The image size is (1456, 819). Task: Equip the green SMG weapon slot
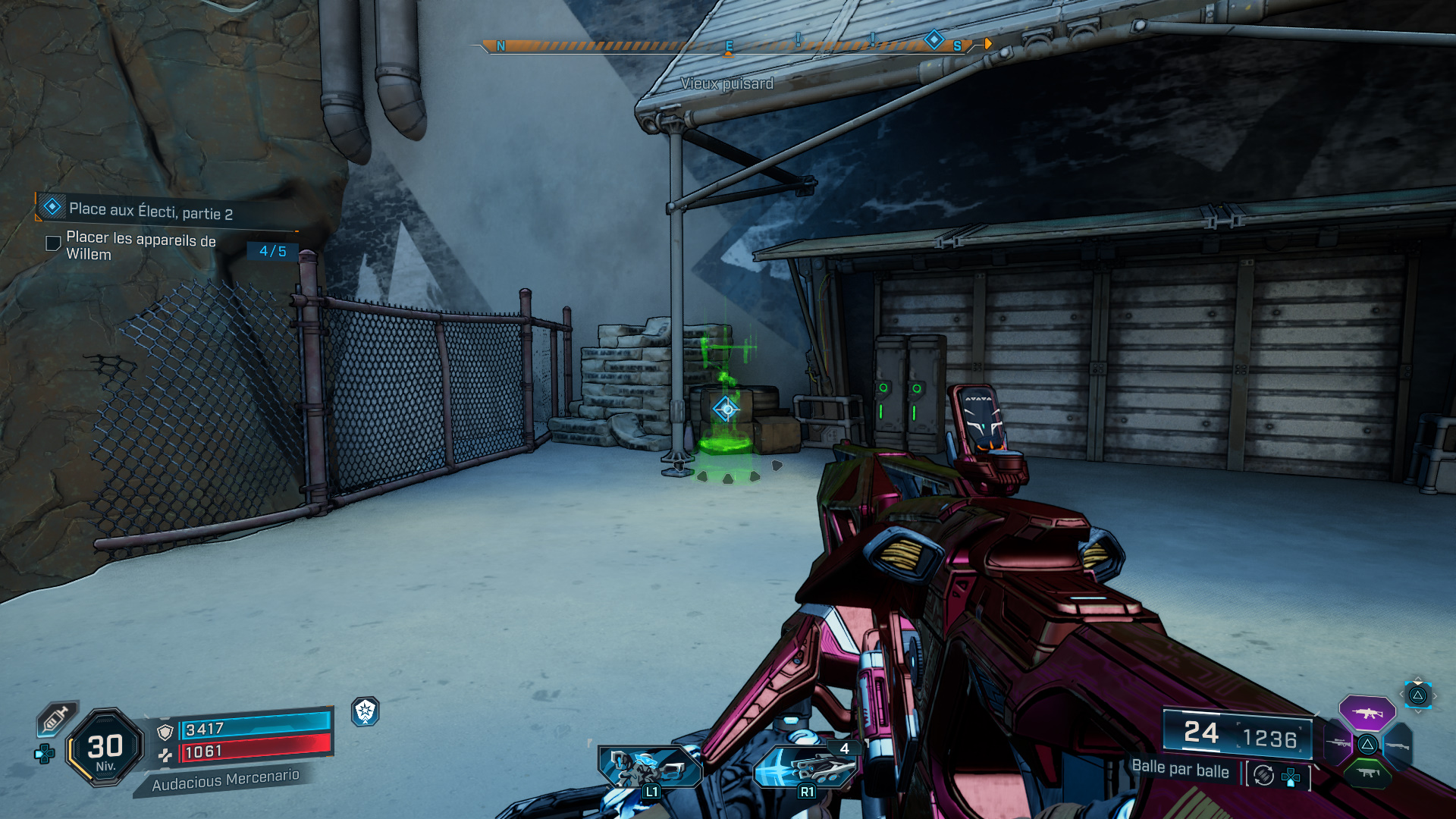click(1367, 773)
